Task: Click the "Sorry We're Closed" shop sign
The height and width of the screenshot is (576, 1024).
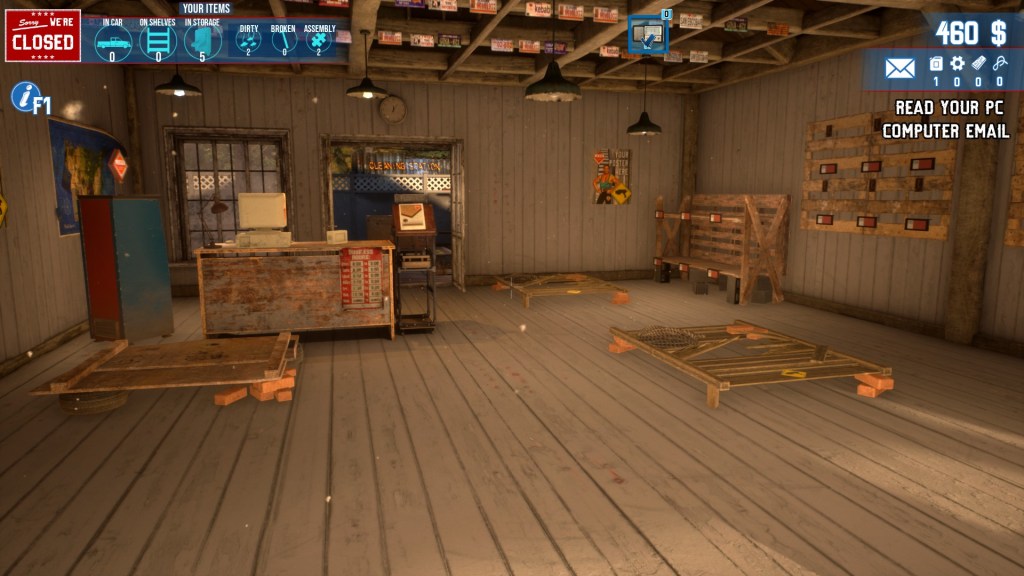Action: coord(42,36)
